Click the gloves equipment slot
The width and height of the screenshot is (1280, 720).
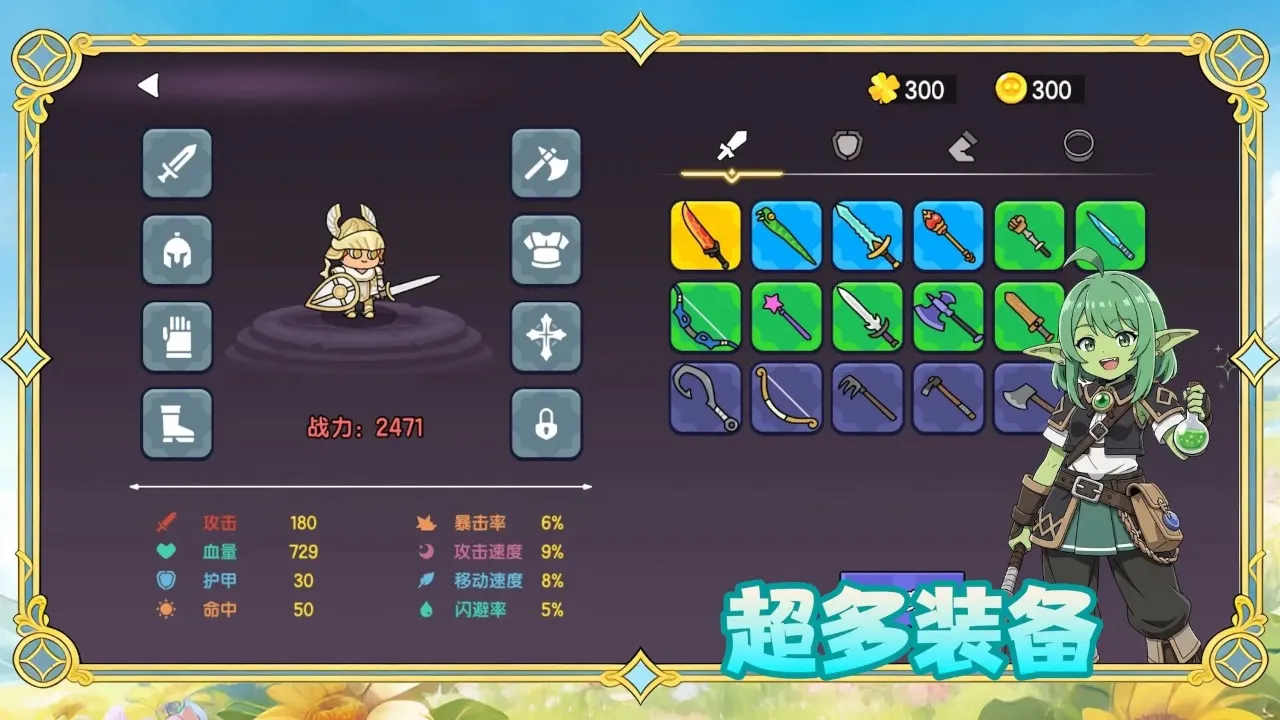click(177, 337)
